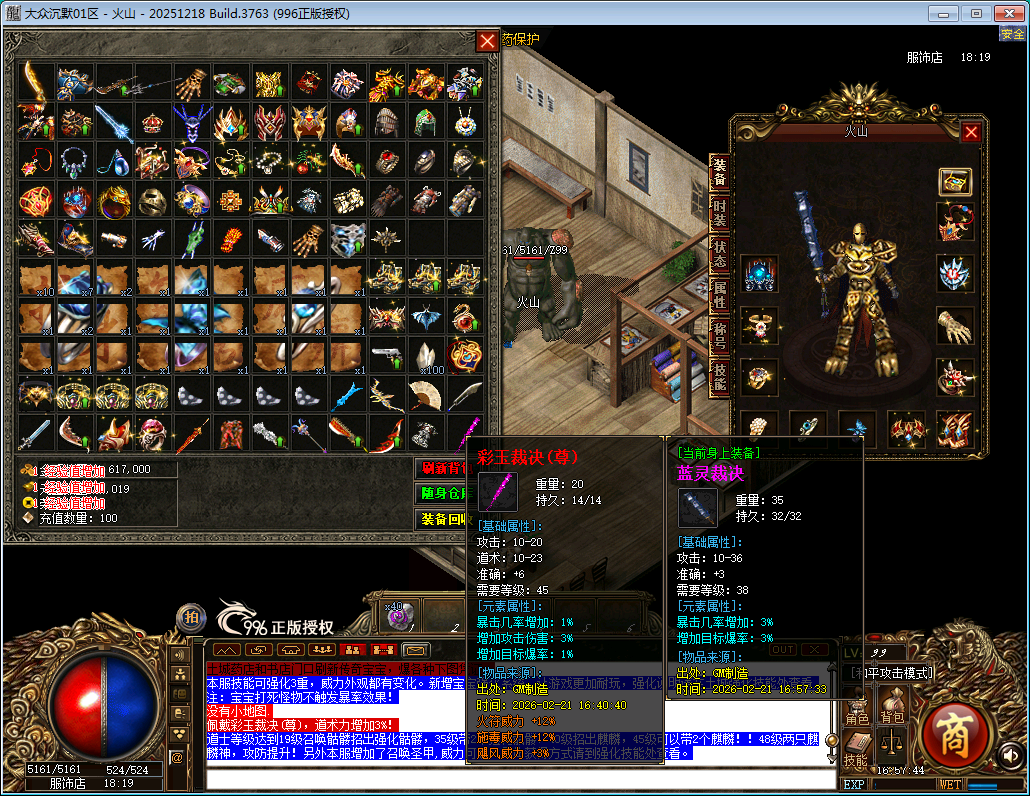Viewport: 1030px width, 796px height.
Task: Maximize the game window
Action: 977,13
